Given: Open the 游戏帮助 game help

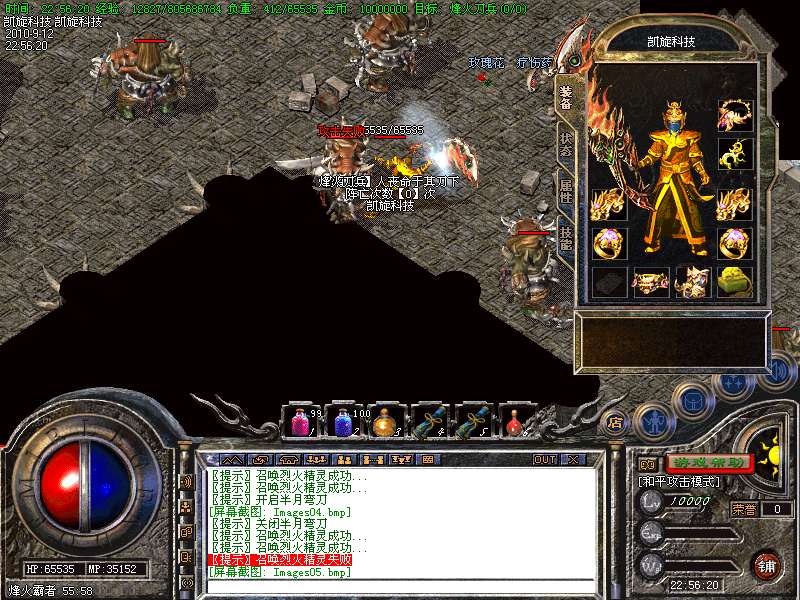Looking at the screenshot, I should pos(709,463).
